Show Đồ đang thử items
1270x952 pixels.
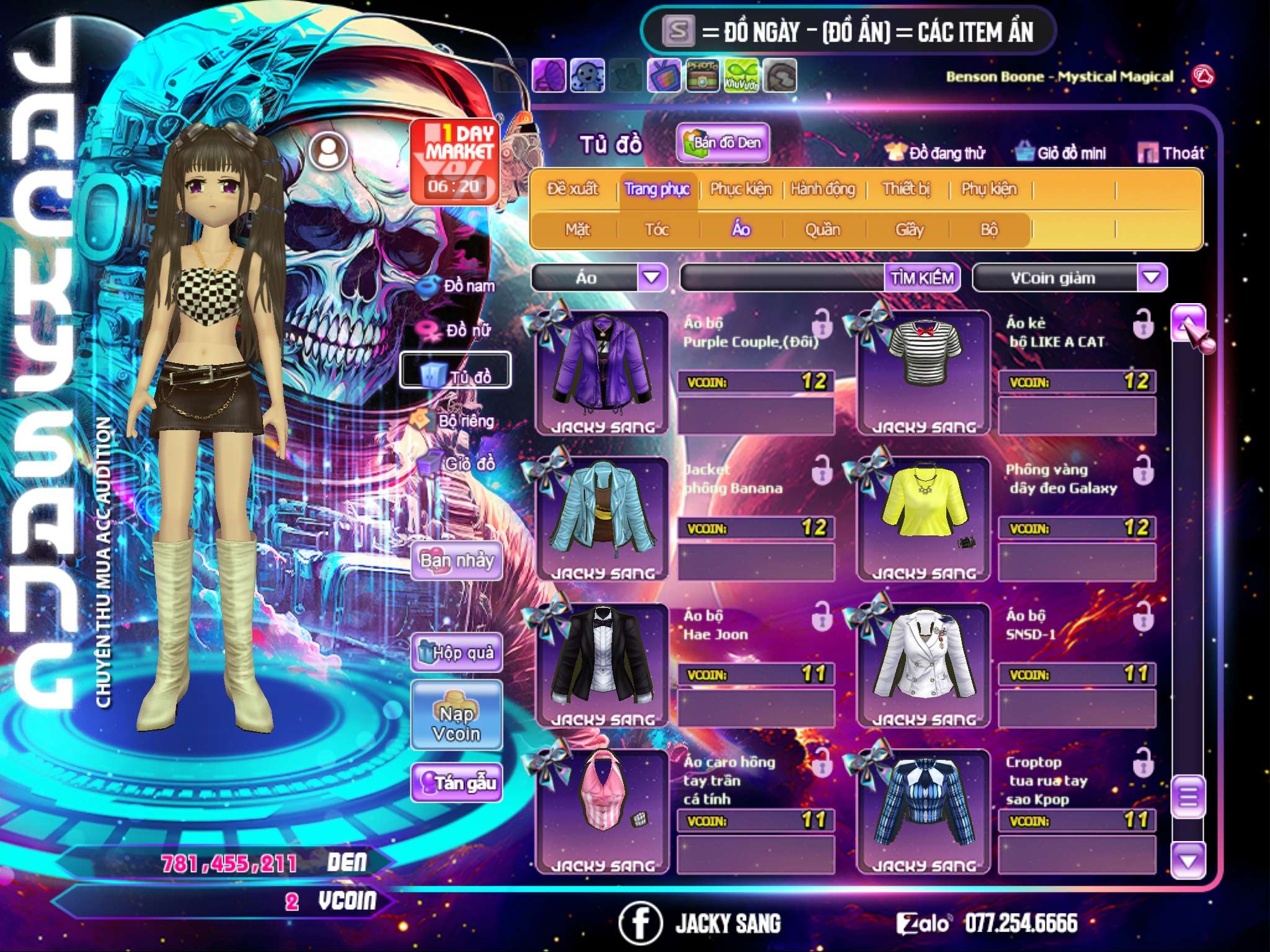click(935, 153)
